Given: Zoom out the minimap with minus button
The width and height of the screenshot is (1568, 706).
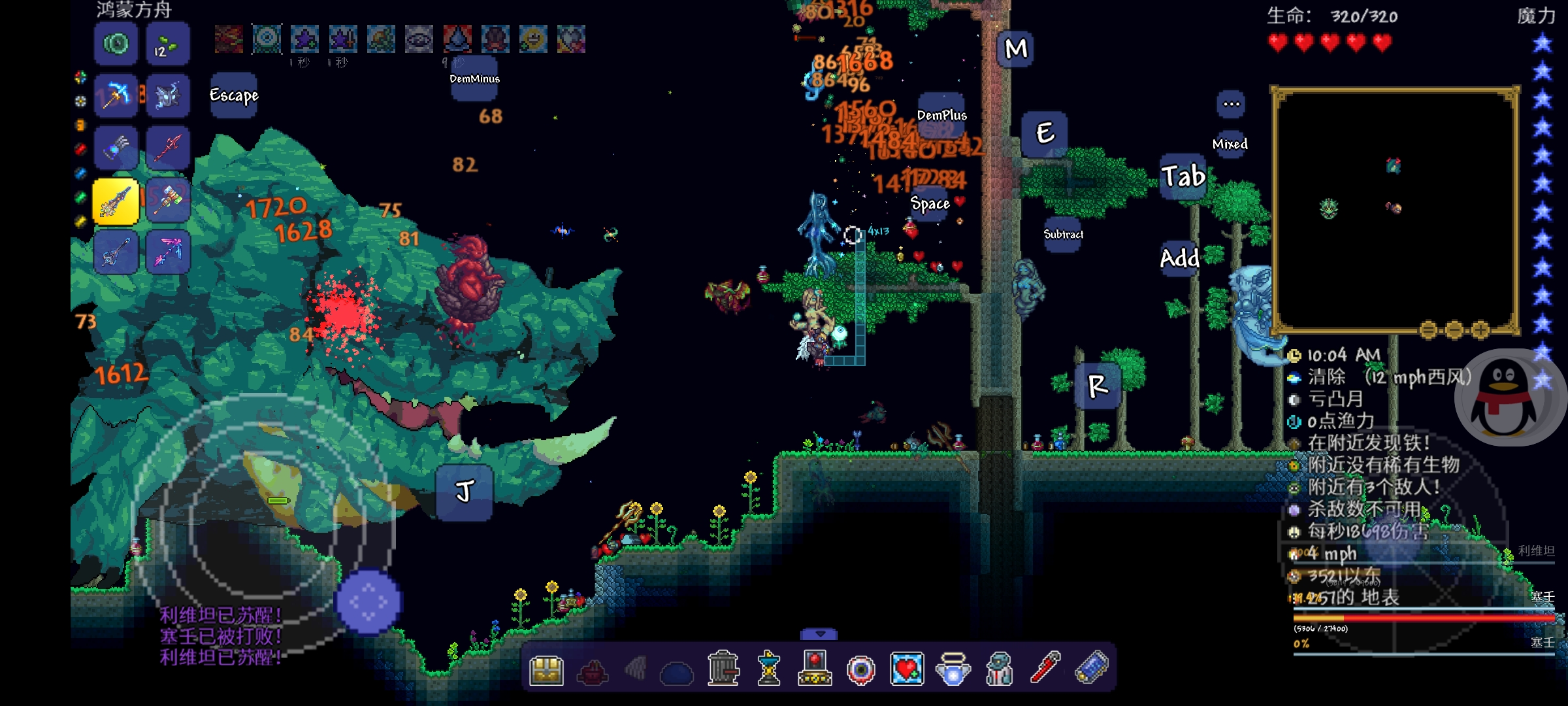Looking at the screenshot, I should [1428, 329].
